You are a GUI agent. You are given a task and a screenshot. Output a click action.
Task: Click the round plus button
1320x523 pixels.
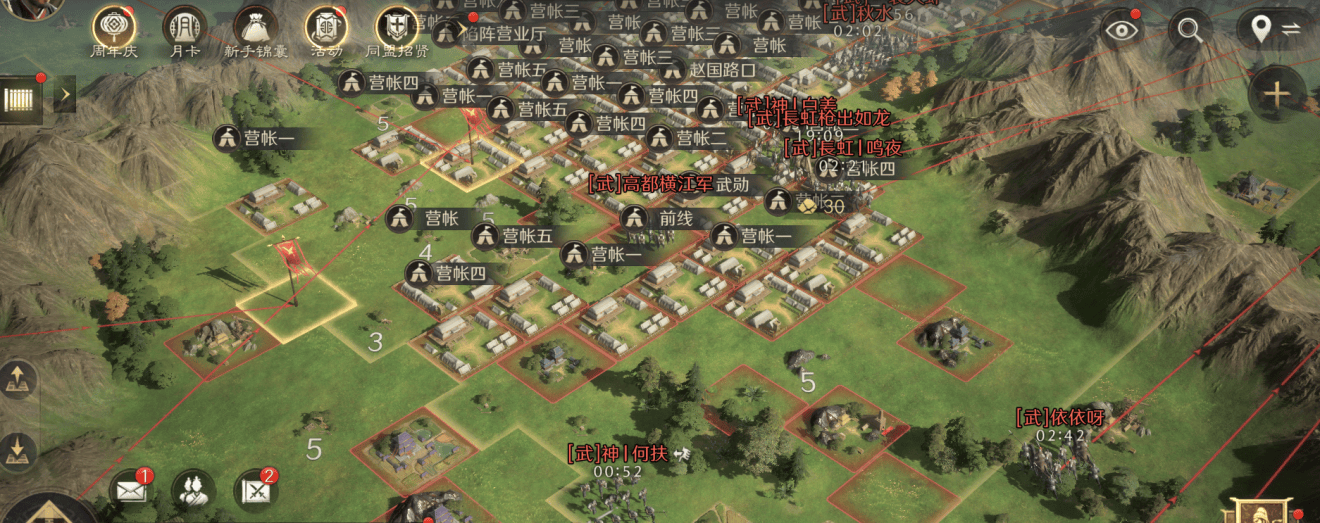pos(1276,95)
